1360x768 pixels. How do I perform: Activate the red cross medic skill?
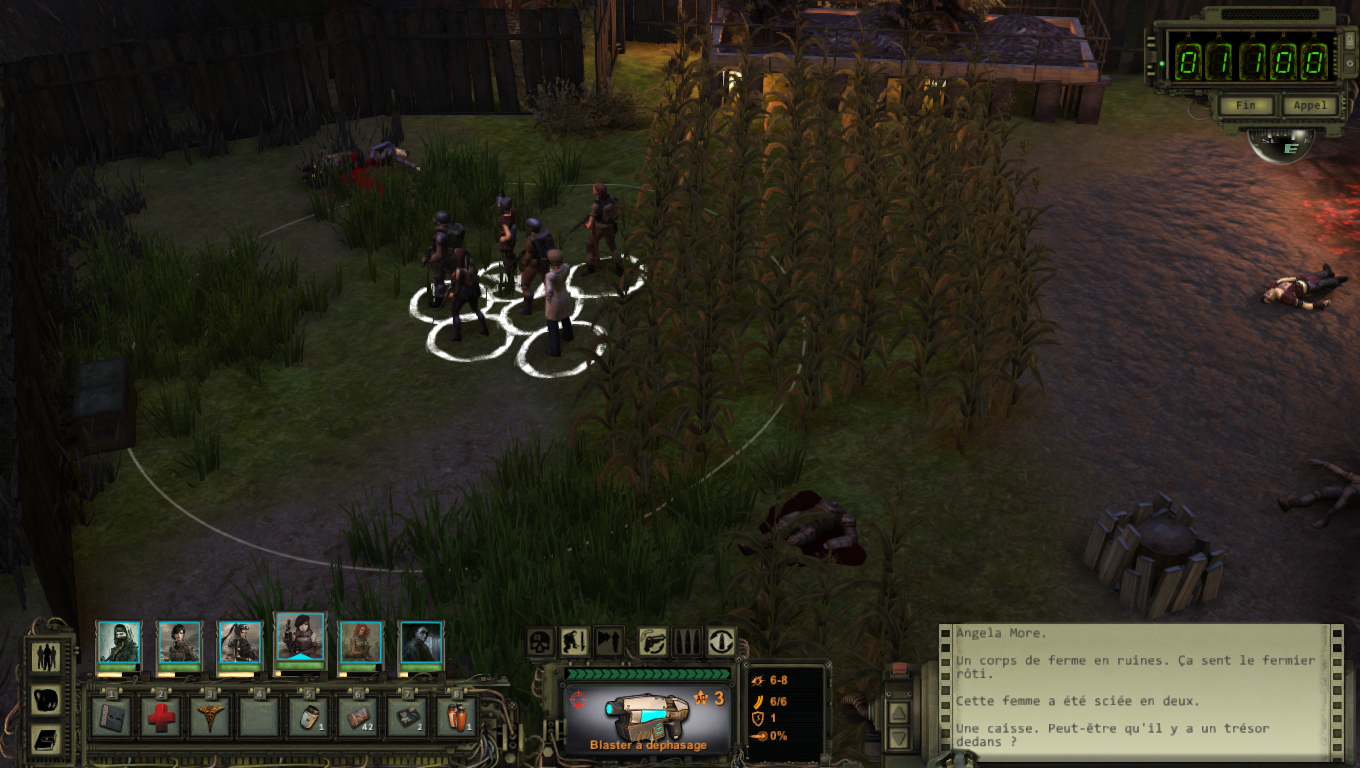[160, 717]
